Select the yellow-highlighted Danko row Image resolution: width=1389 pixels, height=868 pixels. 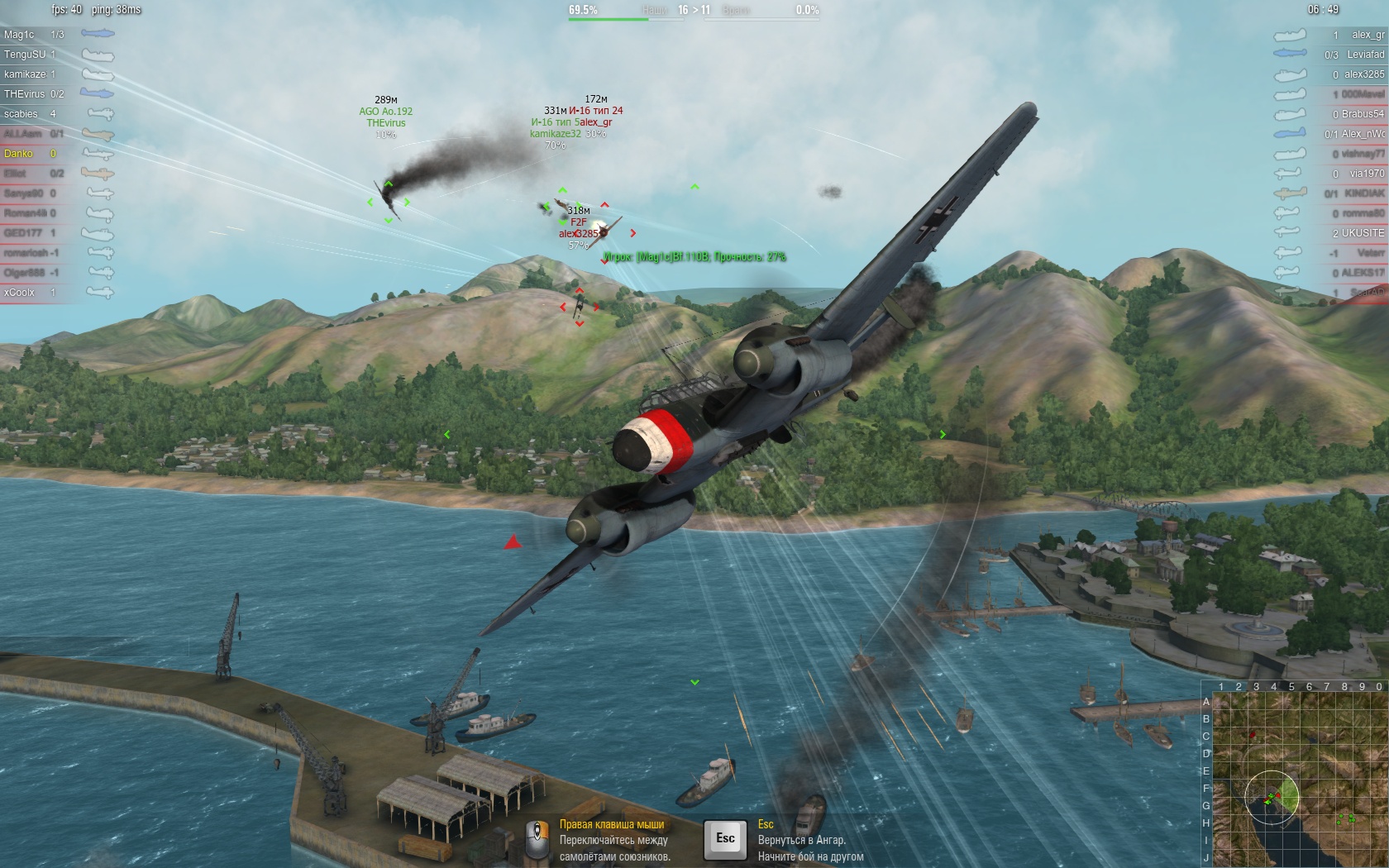point(19,154)
